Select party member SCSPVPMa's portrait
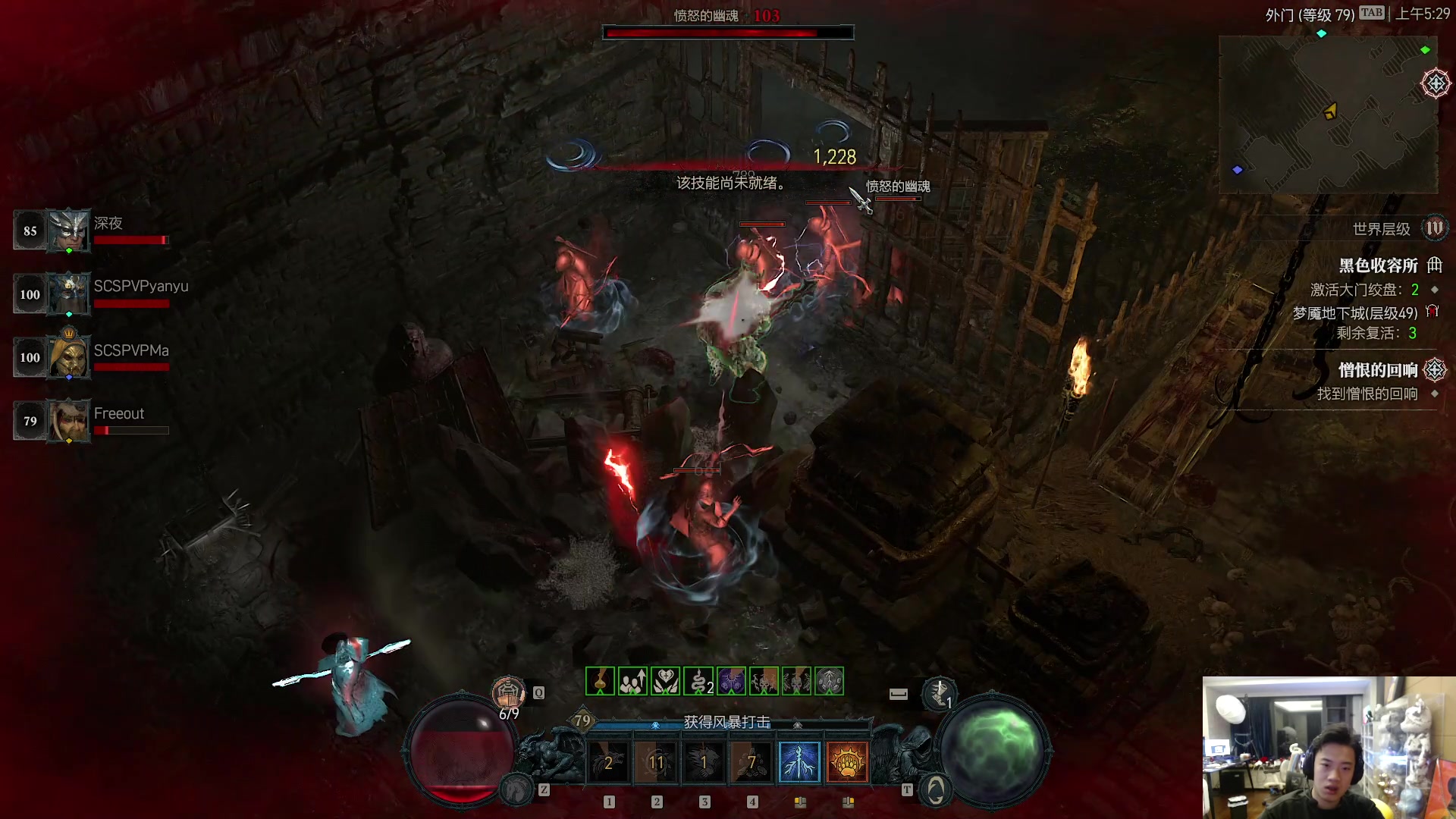Viewport: 1456px width, 819px height. point(68,357)
